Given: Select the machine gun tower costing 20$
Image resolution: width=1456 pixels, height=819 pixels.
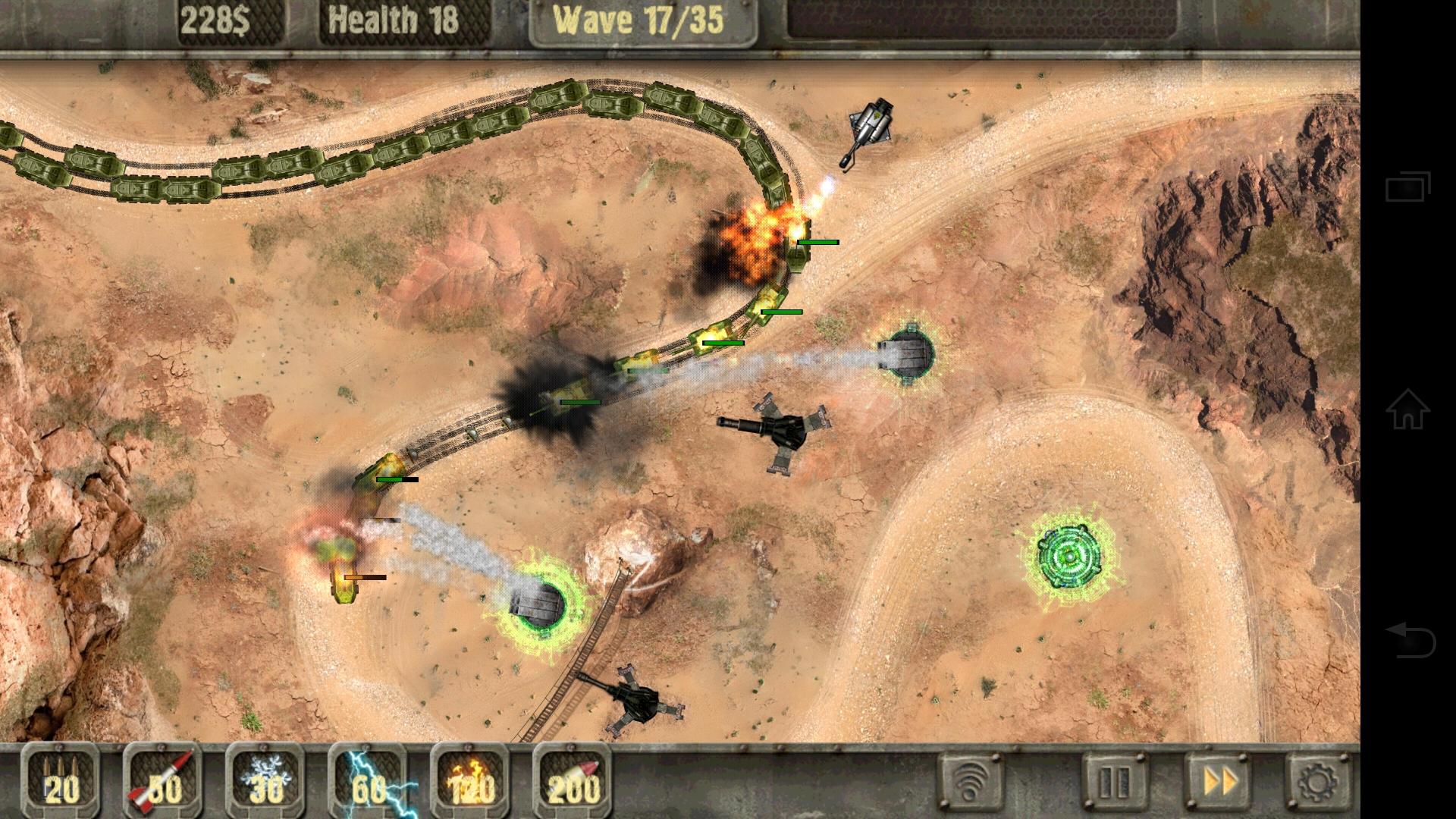Looking at the screenshot, I should click(x=62, y=785).
